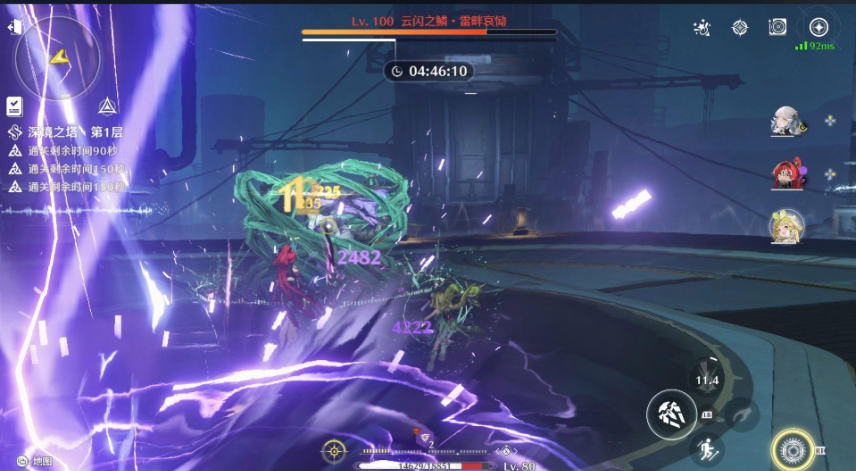Use the skill on 11.4 cooldown
856x471 pixels.
click(706, 379)
